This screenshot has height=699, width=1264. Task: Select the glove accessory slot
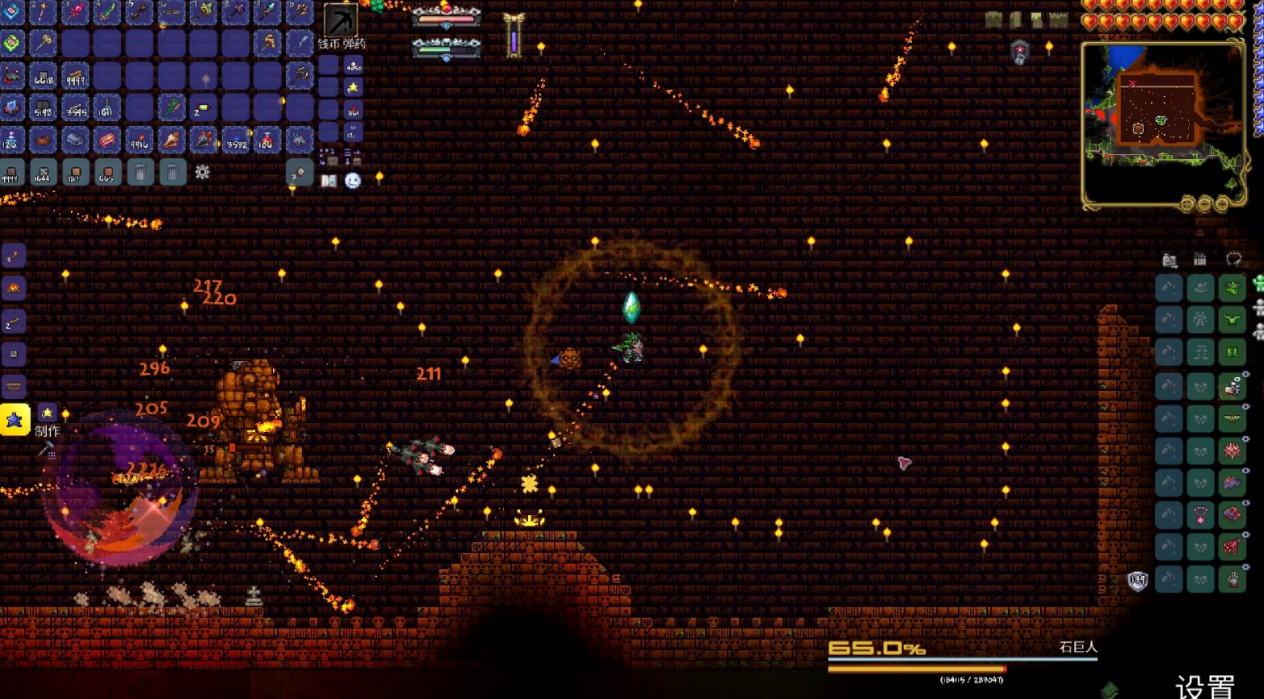coord(1232,578)
